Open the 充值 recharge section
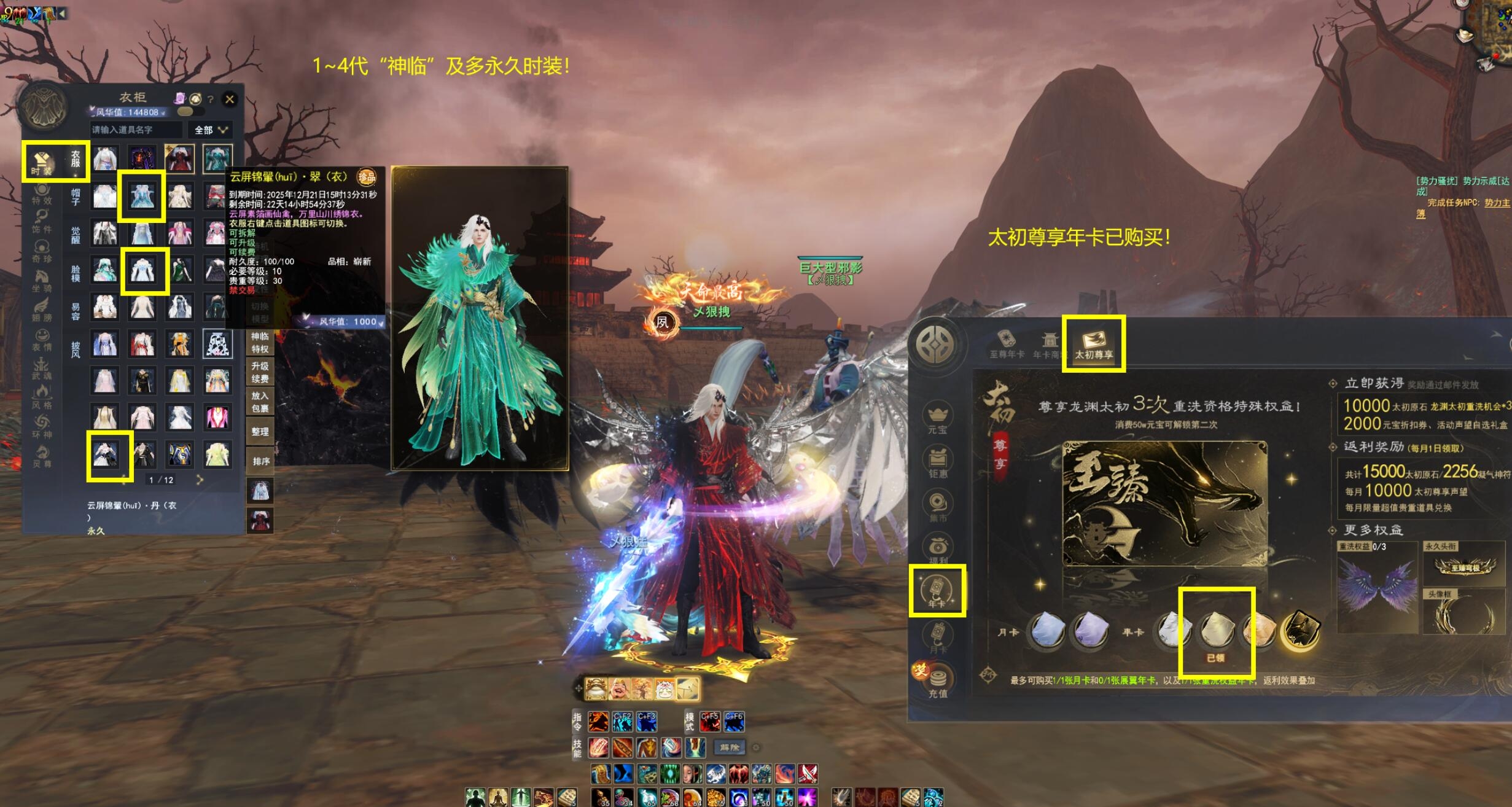This screenshot has height=807, width=1512. pyautogui.click(x=938, y=682)
